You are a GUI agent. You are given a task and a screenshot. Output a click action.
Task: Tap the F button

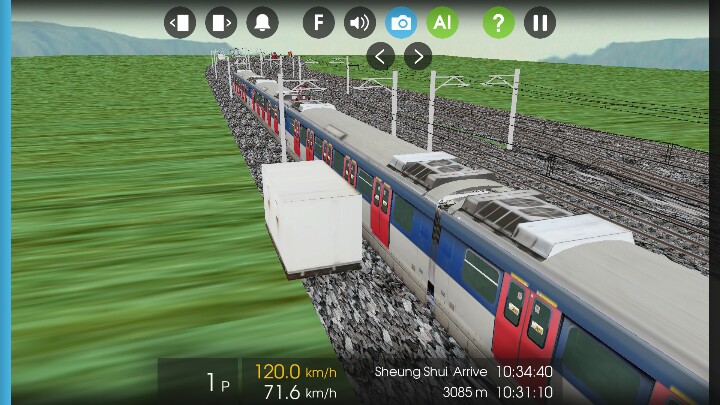pyautogui.click(x=318, y=22)
